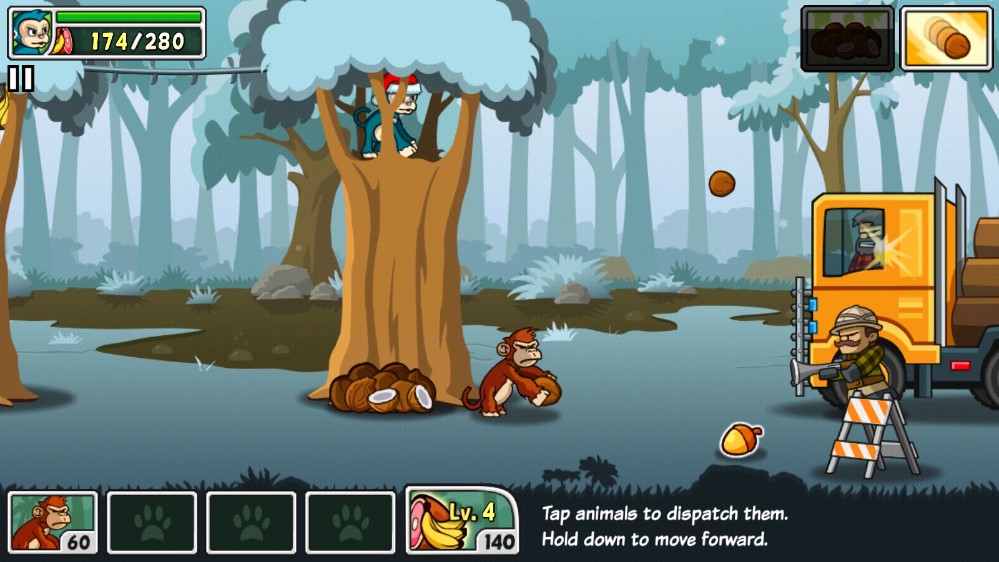Screen dimensions: 999x562
Task: Activate the rolling log ability
Action: click(945, 39)
